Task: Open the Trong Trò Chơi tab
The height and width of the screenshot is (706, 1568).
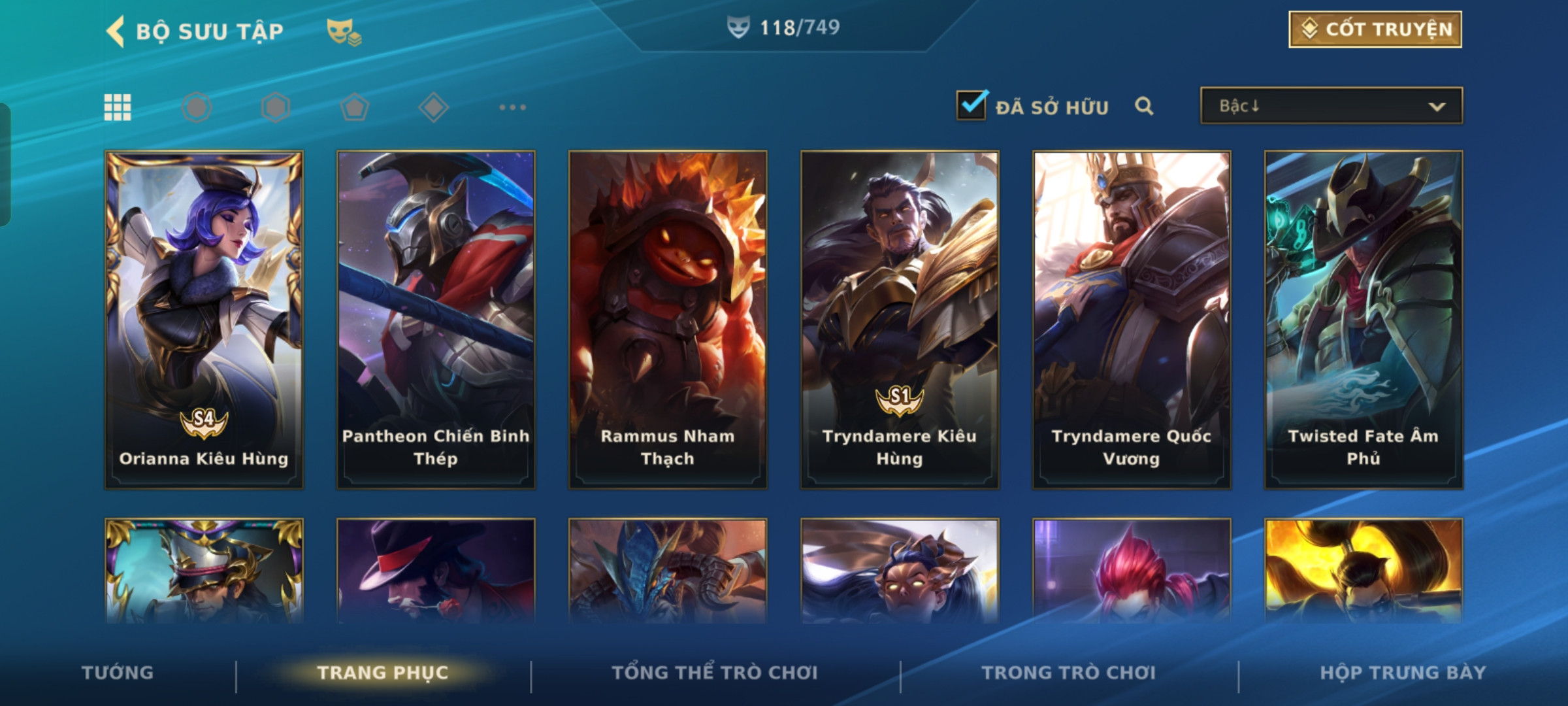Action: click(x=1068, y=672)
